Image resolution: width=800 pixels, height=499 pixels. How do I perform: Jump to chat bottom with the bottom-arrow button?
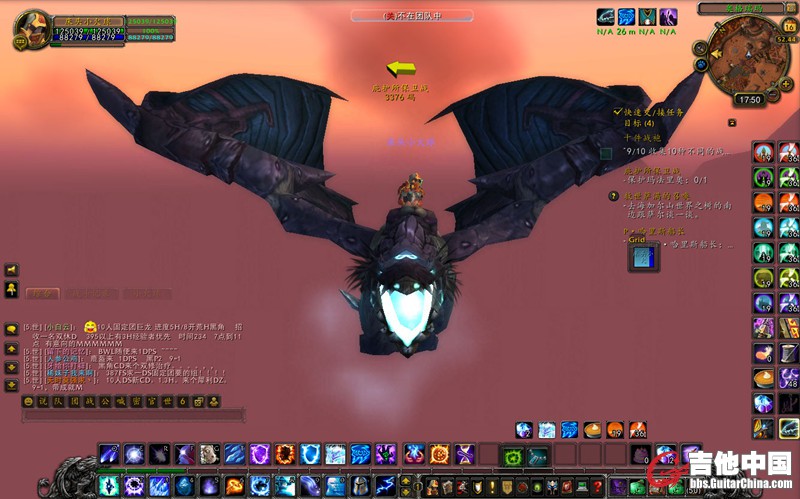(x=11, y=383)
